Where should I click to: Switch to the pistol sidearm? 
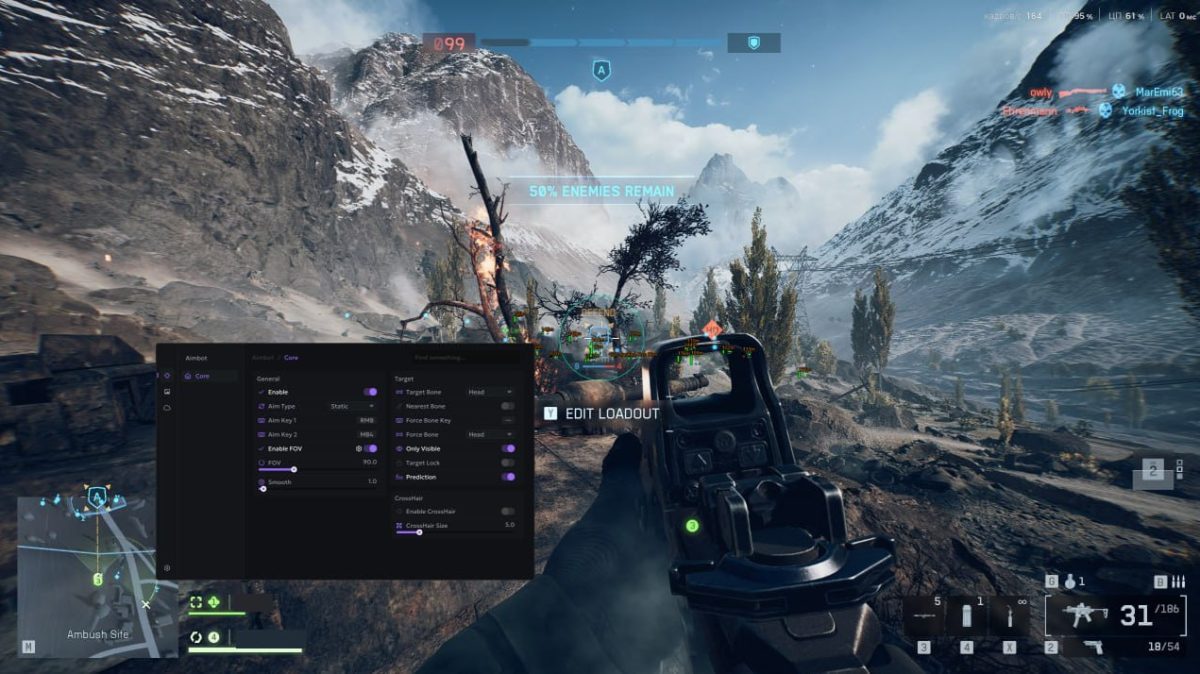pos(1093,648)
